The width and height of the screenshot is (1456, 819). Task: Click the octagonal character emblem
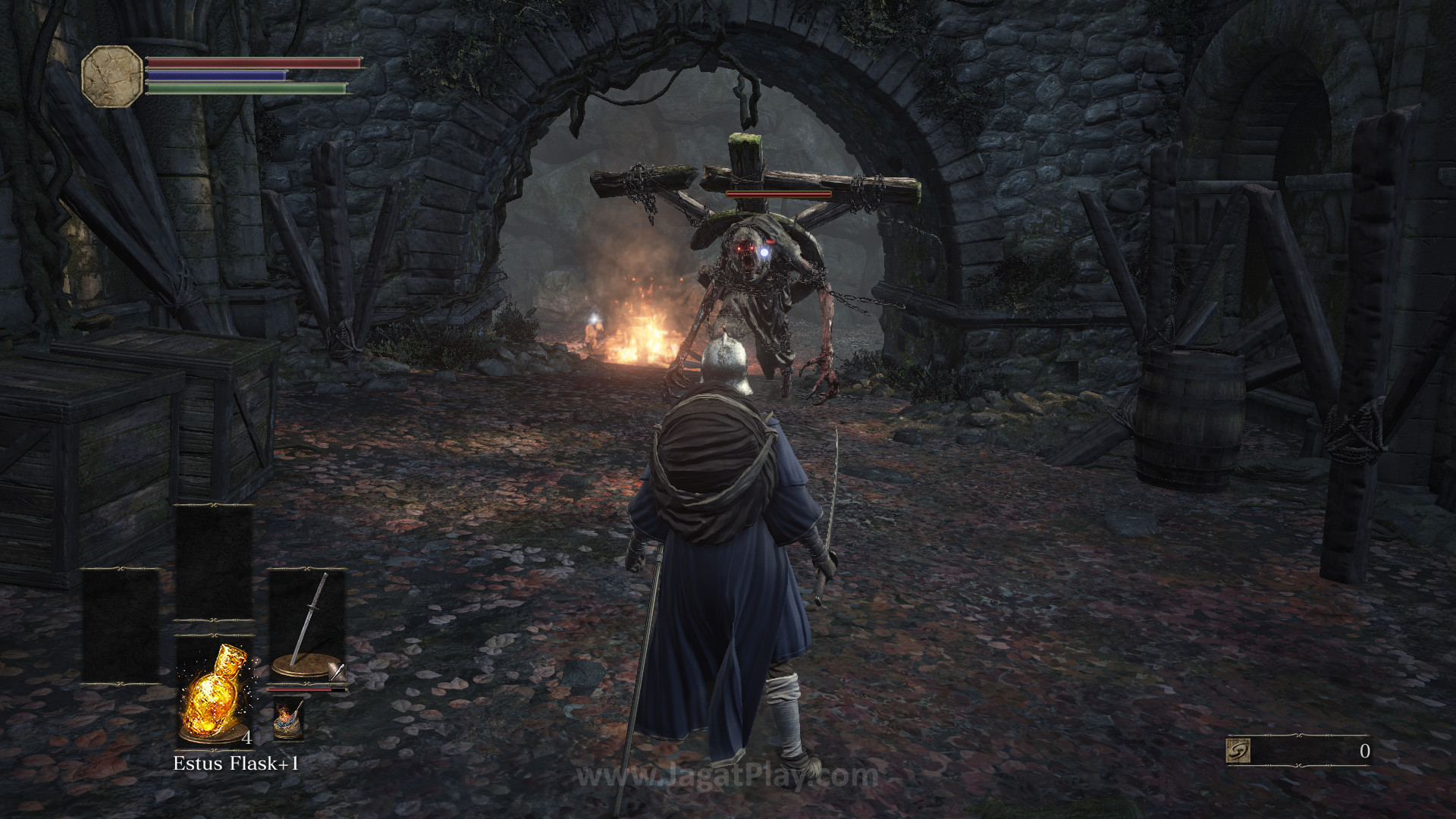click(x=112, y=76)
